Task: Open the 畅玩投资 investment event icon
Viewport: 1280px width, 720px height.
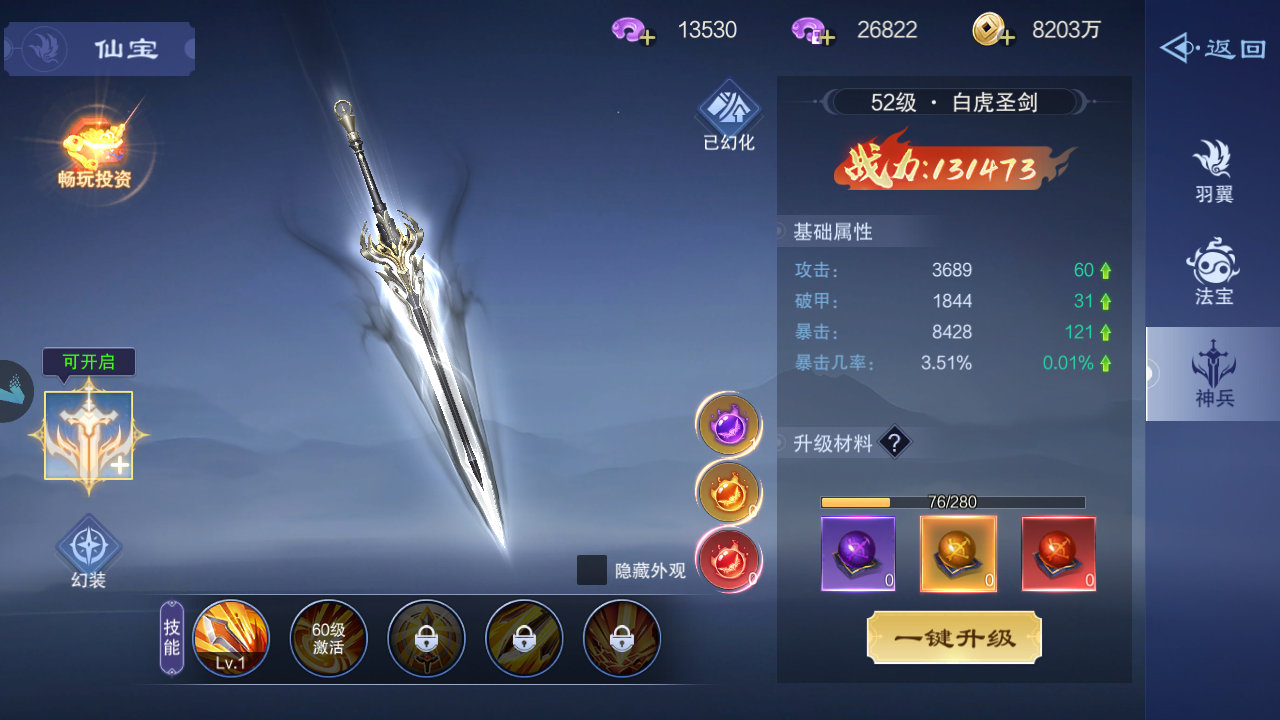Action: 95,150
